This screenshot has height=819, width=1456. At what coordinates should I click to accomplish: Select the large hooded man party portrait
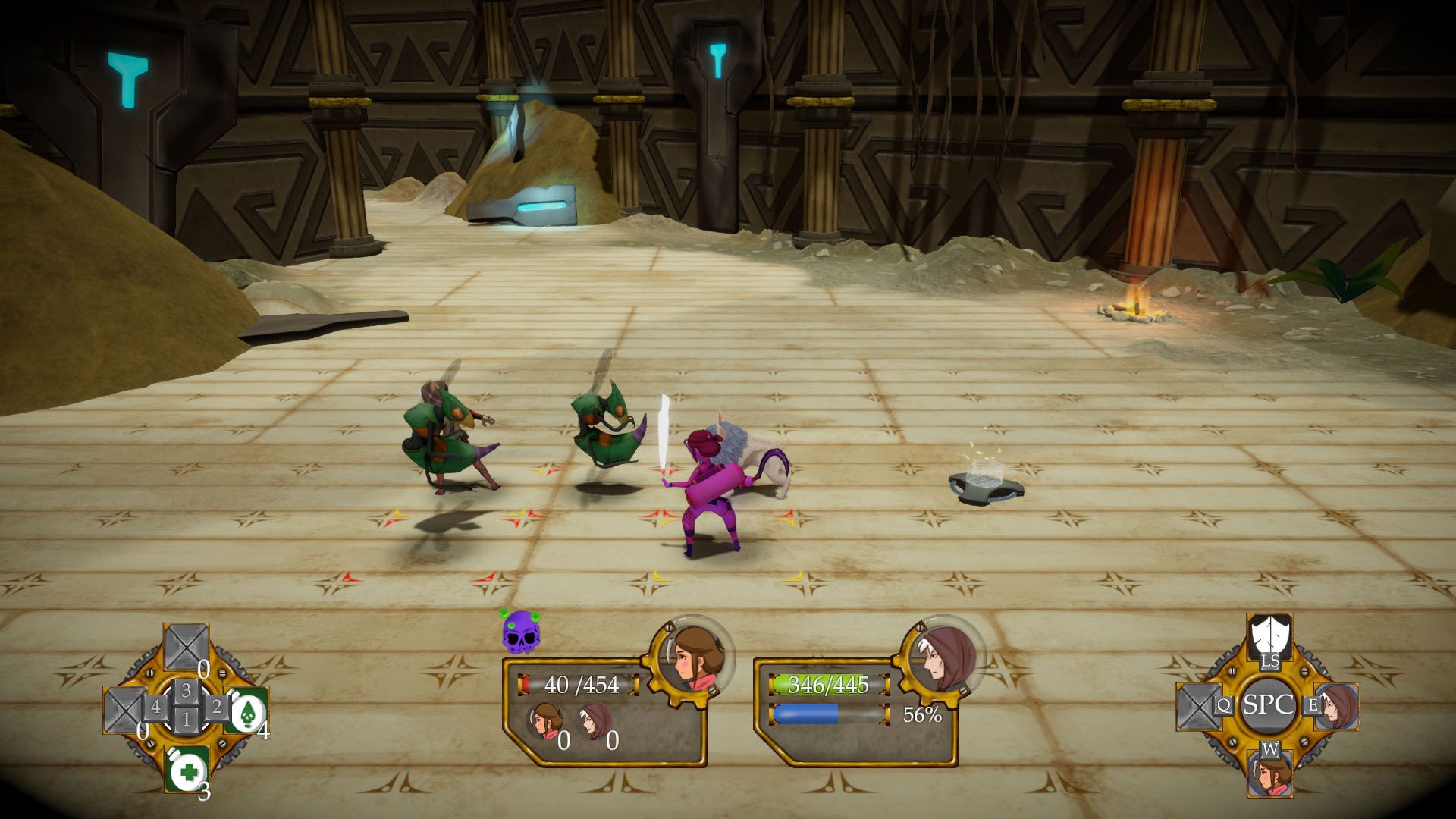click(943, 657)
